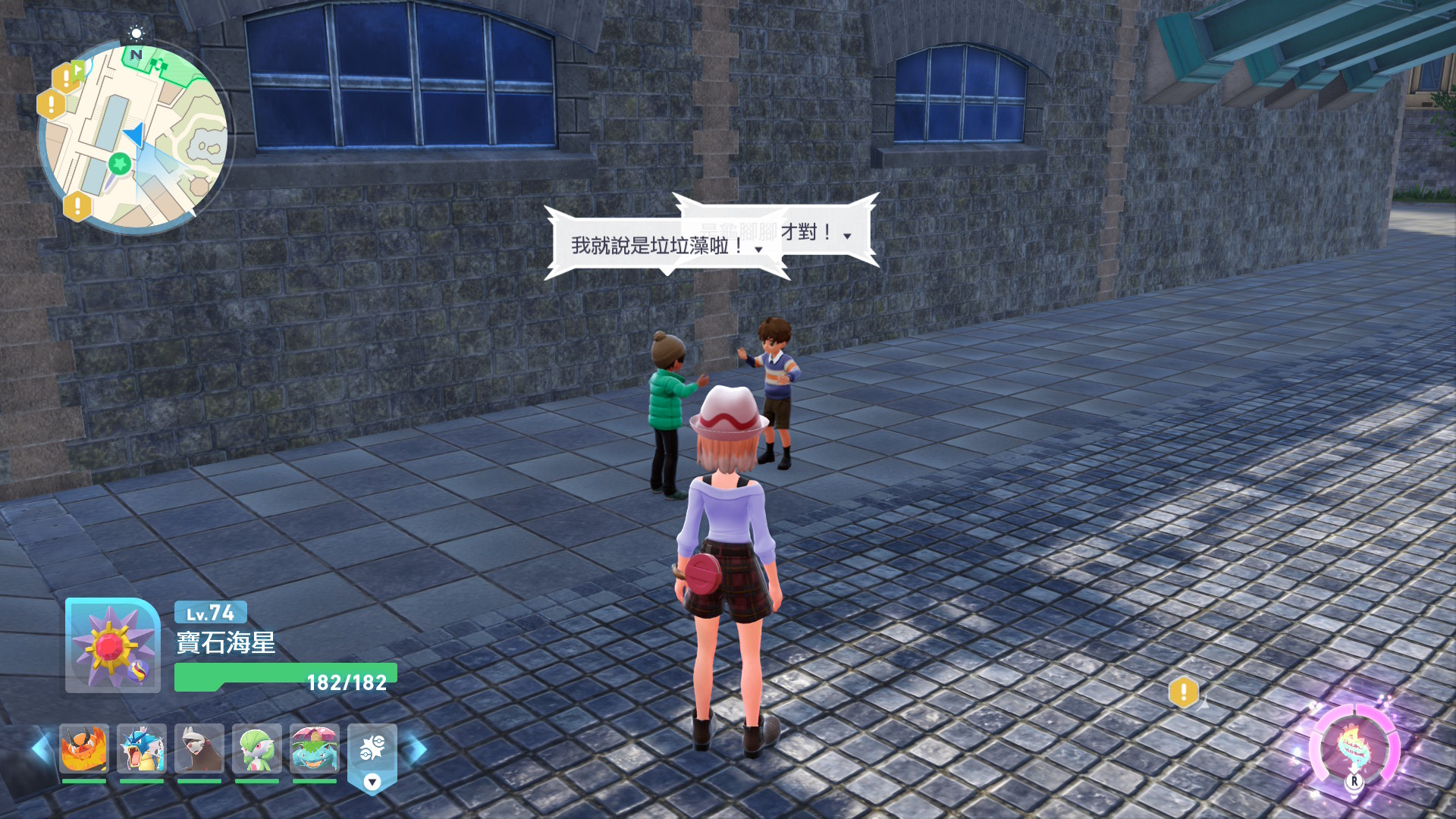The image size is (1456, 819).
Task: Click the yellow exclamation marker near Mega gauge
Action: click(x=1183, y=691)
